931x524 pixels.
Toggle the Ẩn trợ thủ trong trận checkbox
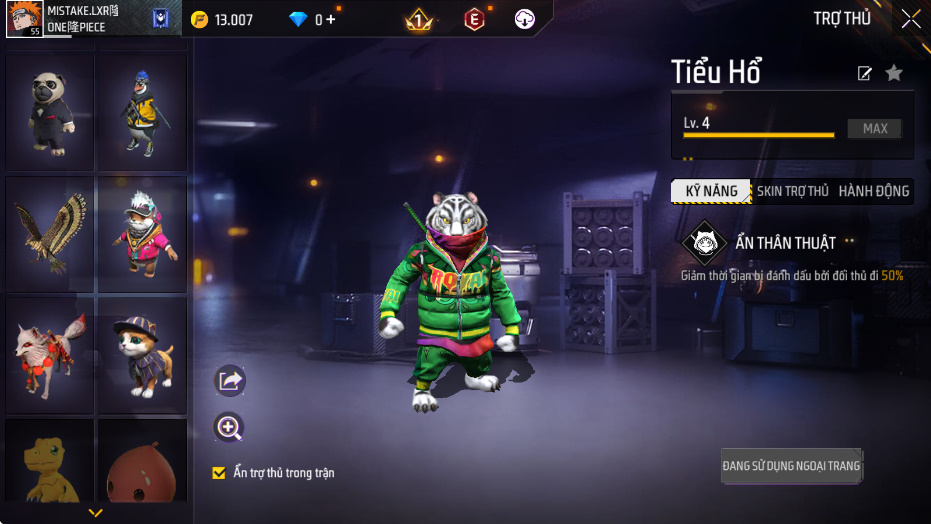219,473
